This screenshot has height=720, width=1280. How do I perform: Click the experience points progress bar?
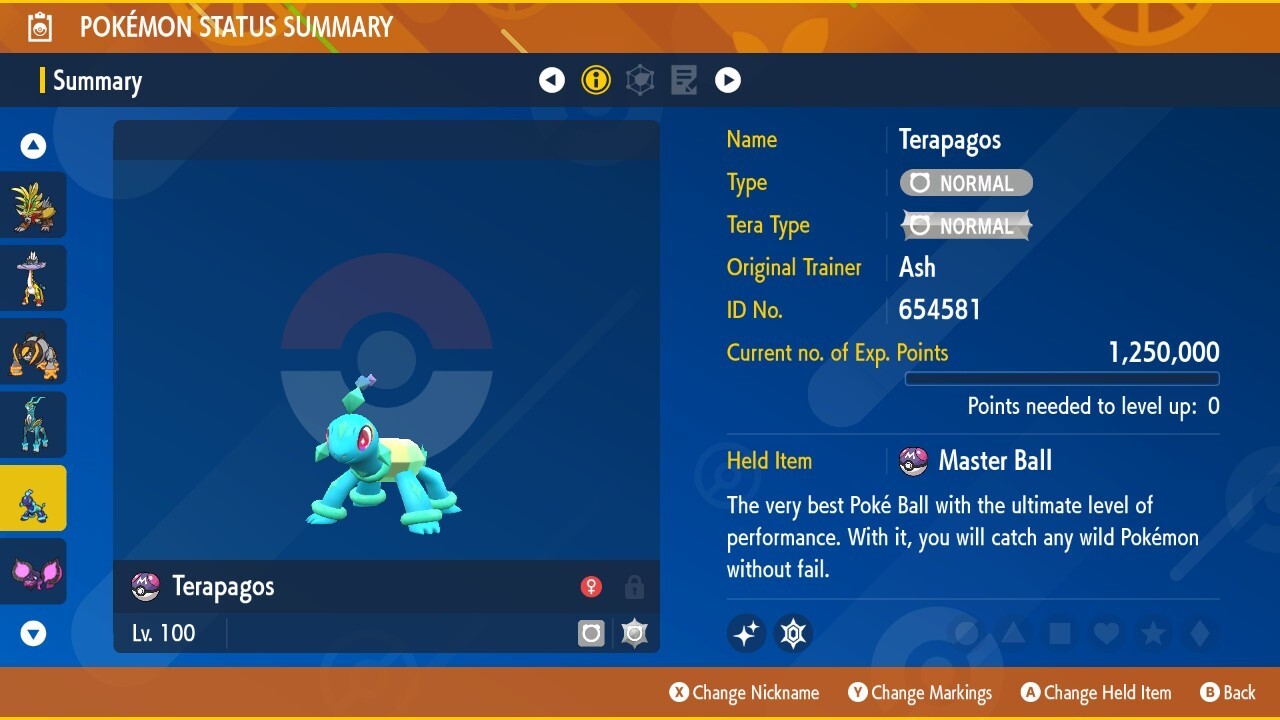pyautogui.click(x=1062, y=379)
